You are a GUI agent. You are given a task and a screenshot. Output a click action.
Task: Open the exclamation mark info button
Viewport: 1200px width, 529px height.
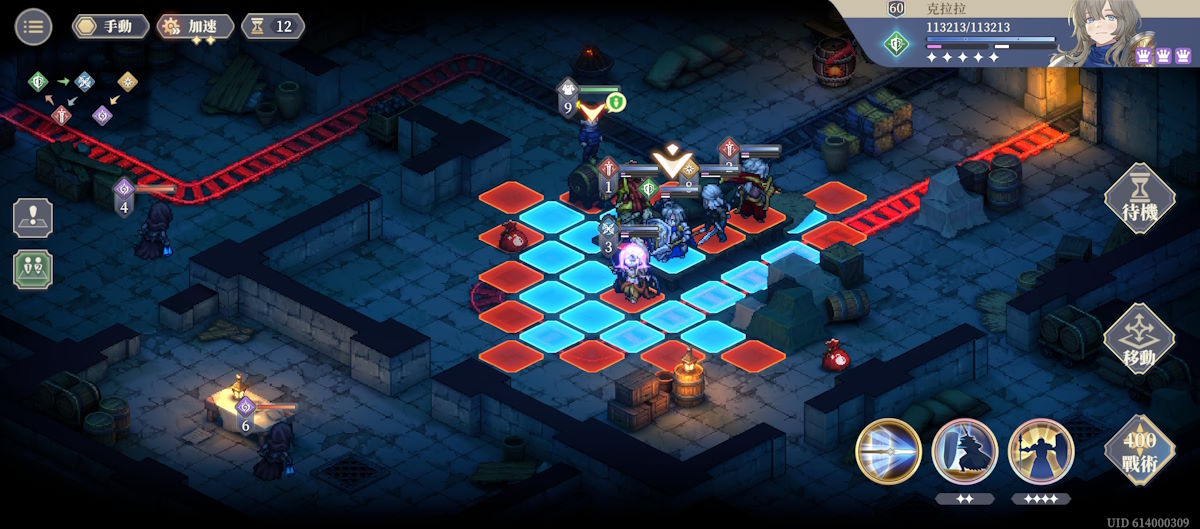coord(33,218)
